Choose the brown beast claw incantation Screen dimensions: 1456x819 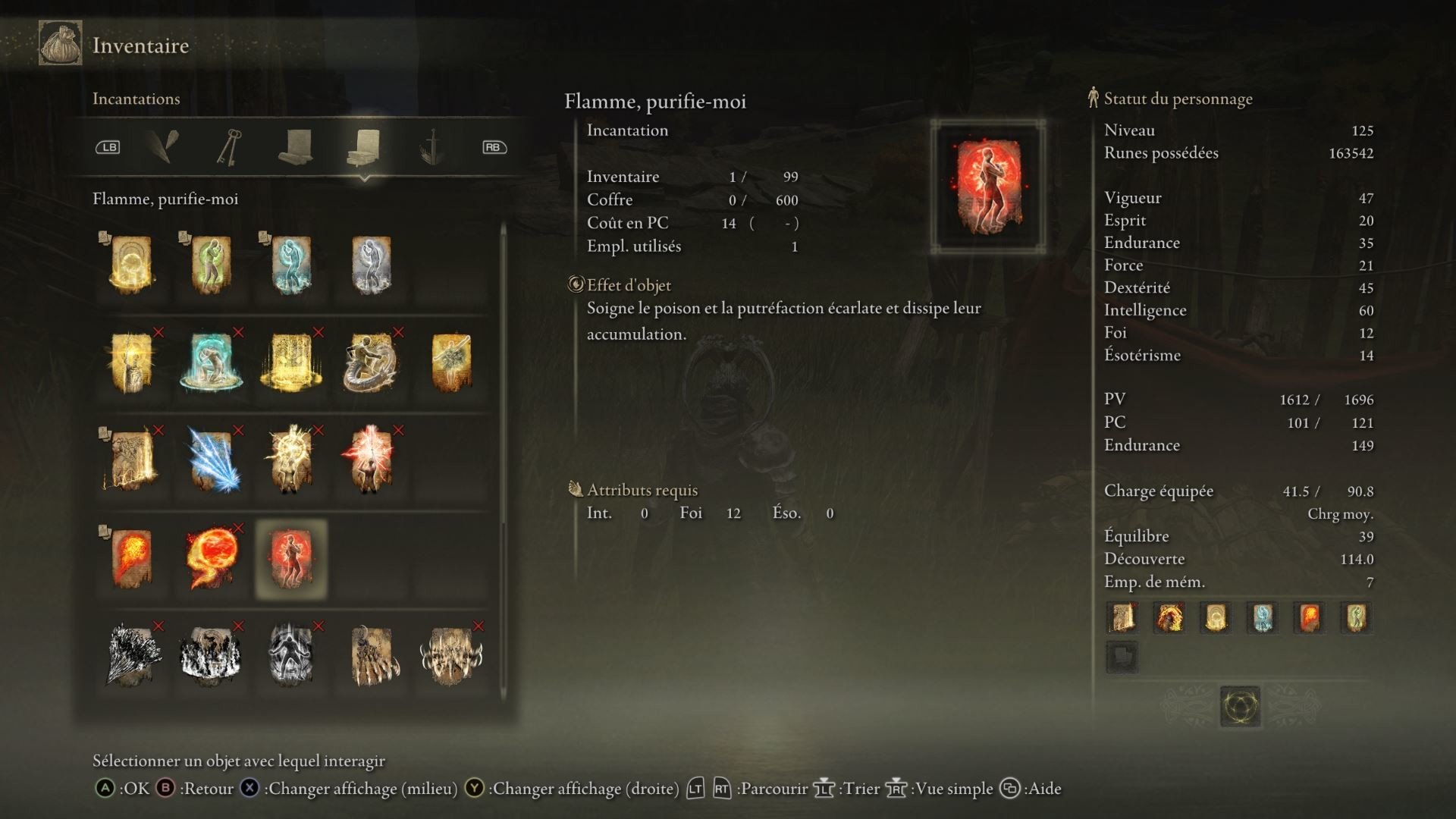pos(371,656)
